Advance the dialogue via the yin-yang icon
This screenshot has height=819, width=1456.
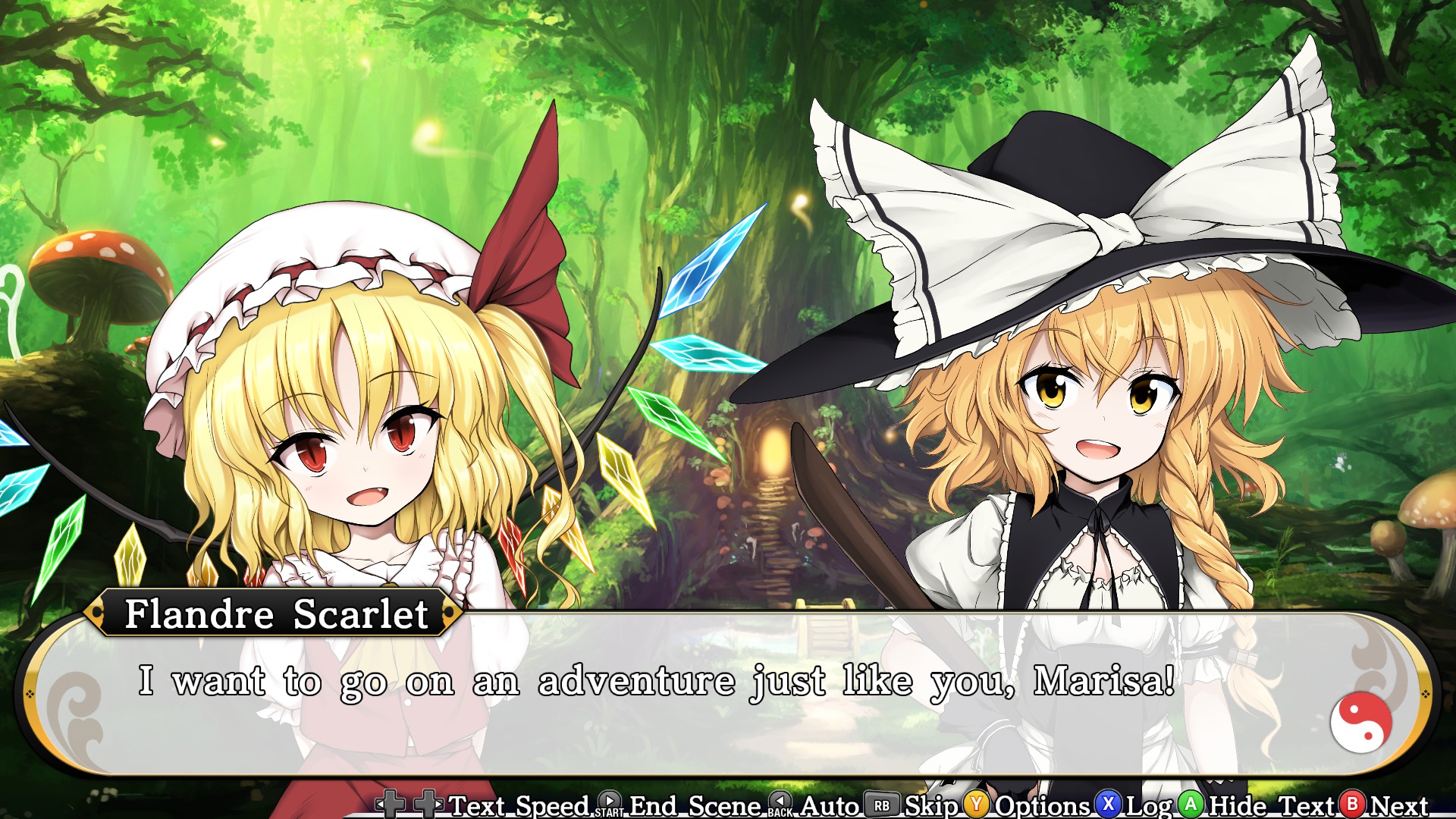(1360, 722)
